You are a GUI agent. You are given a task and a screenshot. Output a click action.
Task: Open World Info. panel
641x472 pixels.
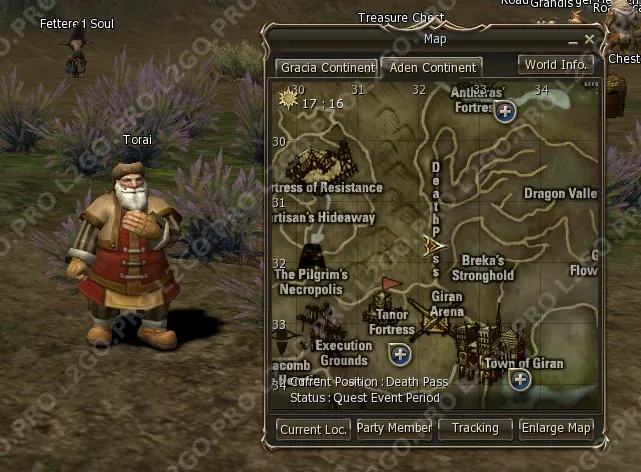click(x=556, y=65)
